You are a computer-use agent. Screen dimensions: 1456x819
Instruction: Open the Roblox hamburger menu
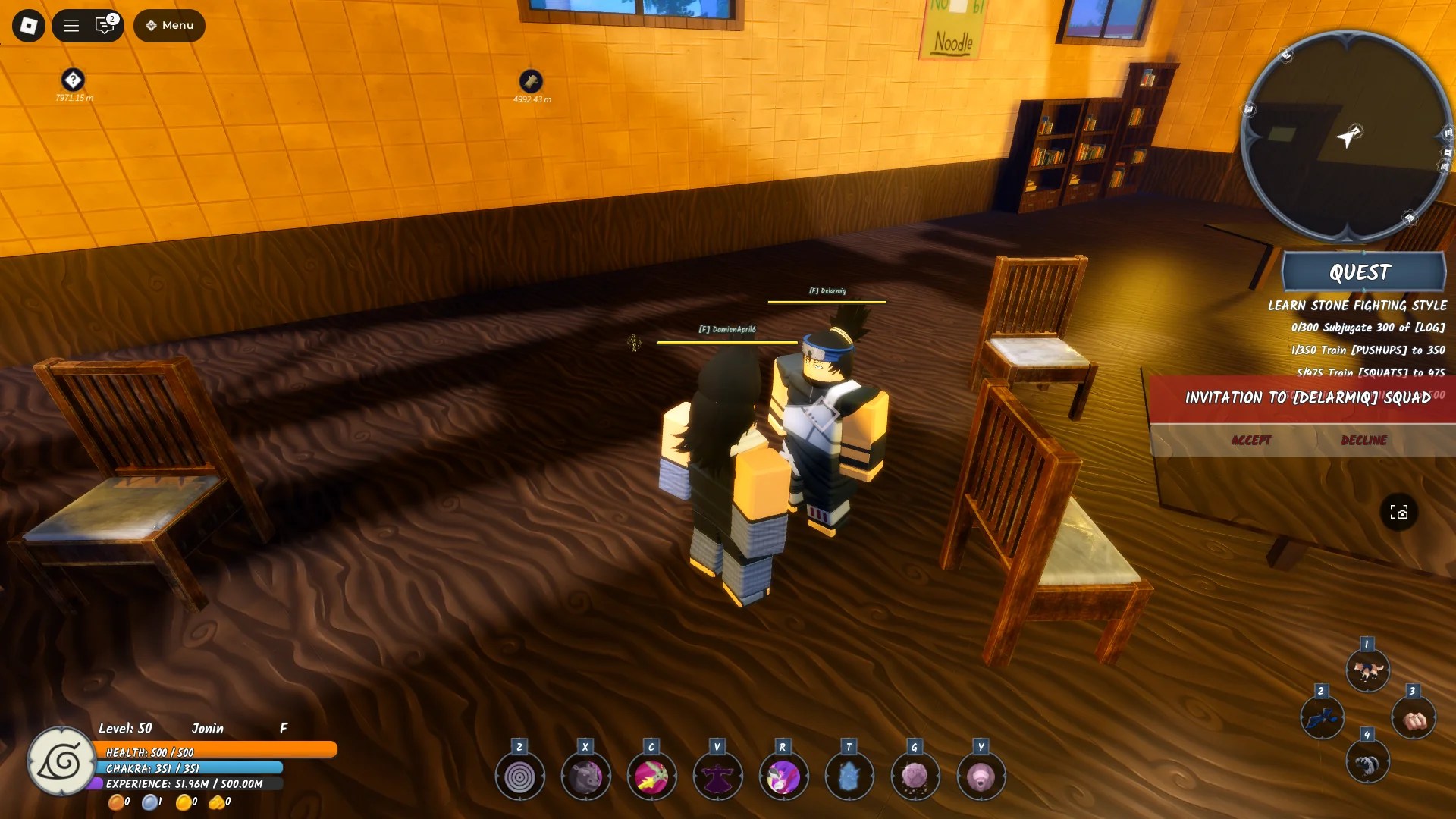[70, 25]
